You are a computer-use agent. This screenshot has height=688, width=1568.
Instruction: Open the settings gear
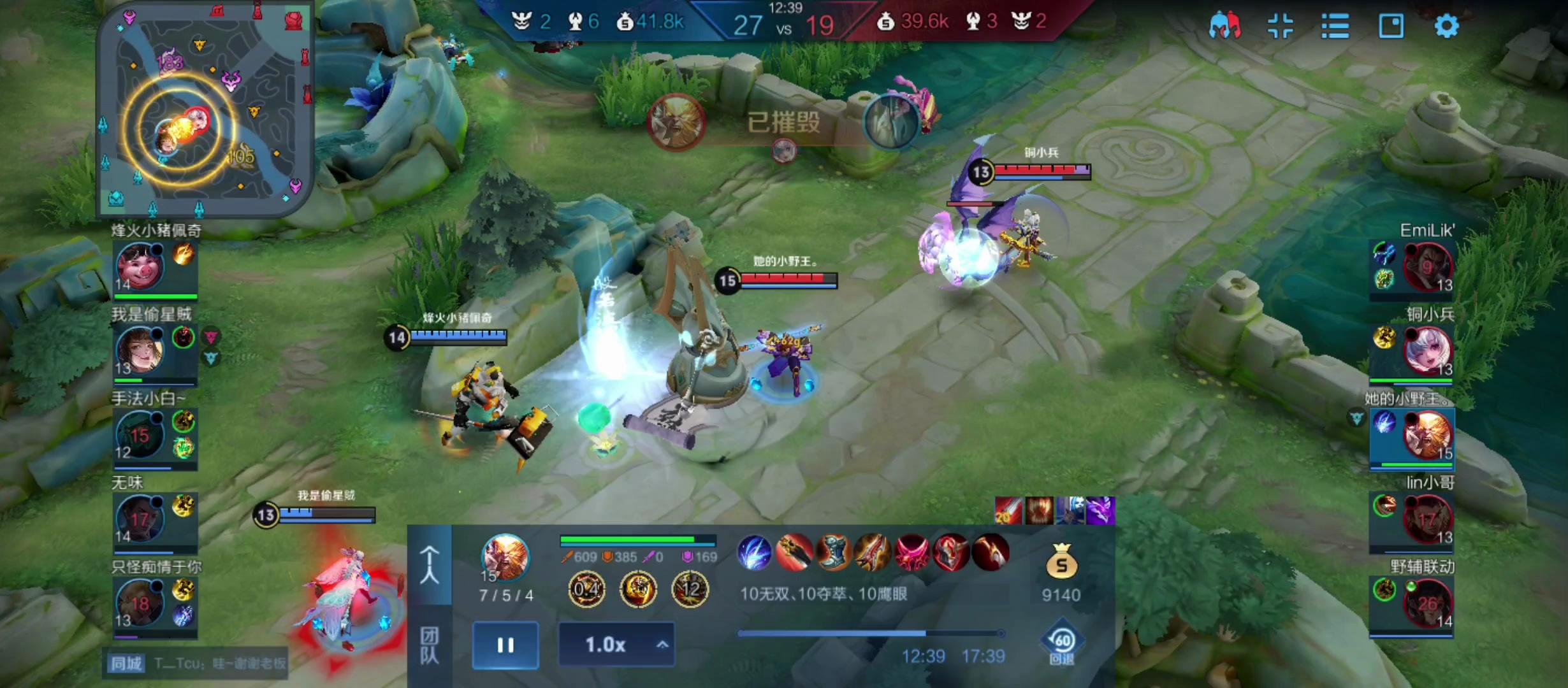(x=1446, y=26)
